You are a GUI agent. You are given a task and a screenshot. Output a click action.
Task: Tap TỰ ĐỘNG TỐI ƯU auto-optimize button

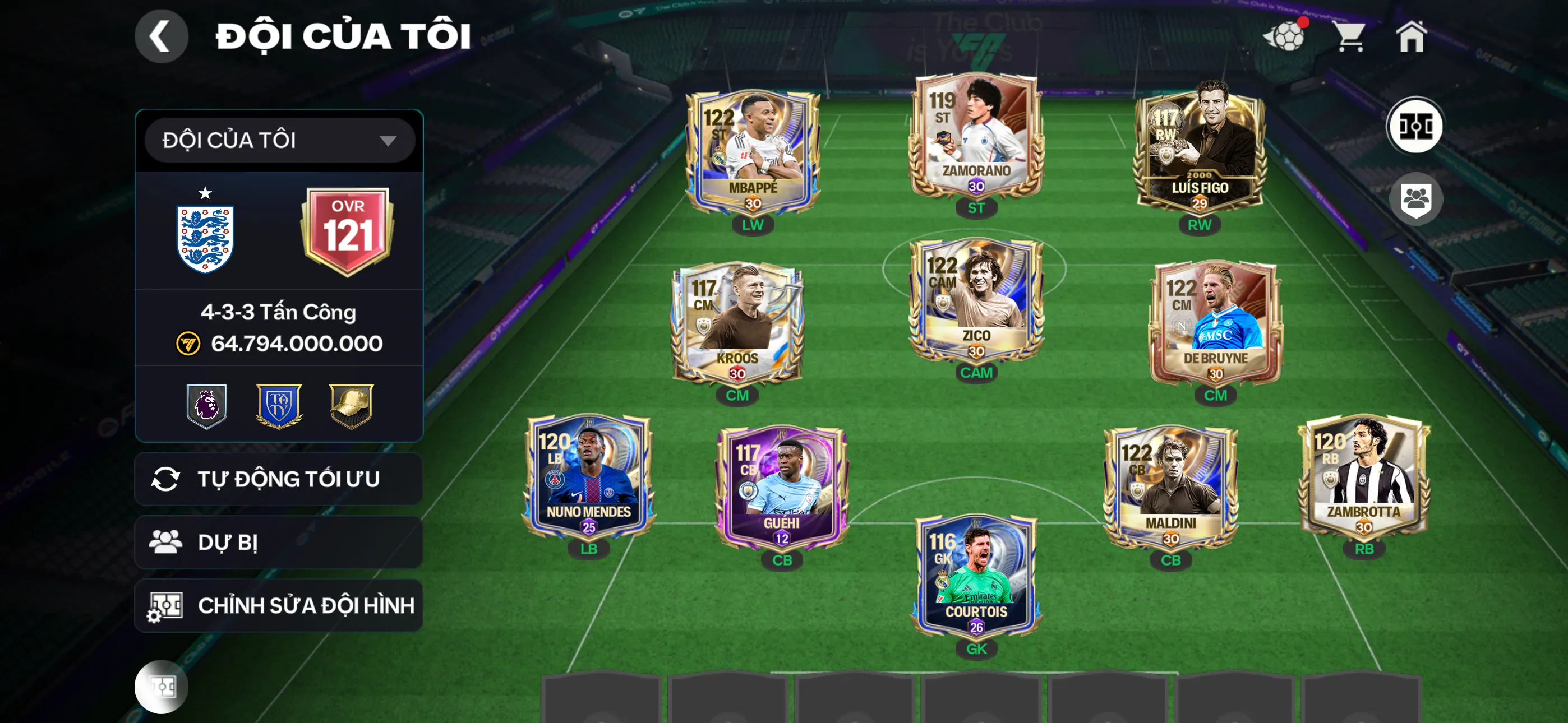coord(279,479)
